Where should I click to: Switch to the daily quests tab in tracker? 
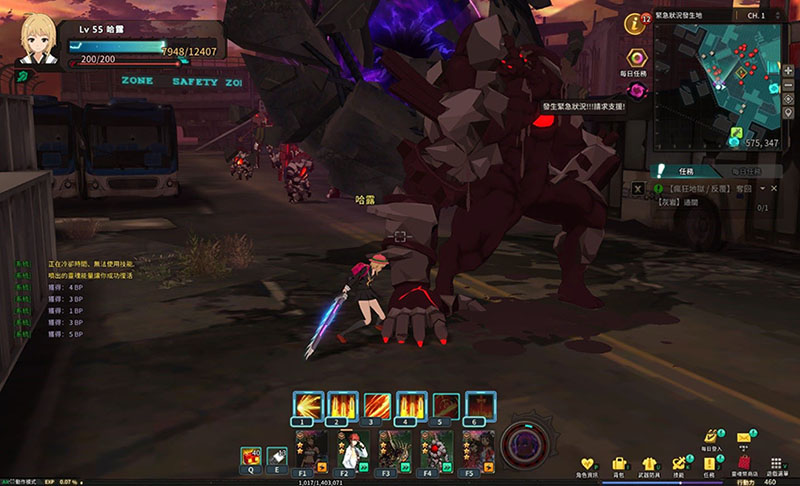[x=744, y=171]
